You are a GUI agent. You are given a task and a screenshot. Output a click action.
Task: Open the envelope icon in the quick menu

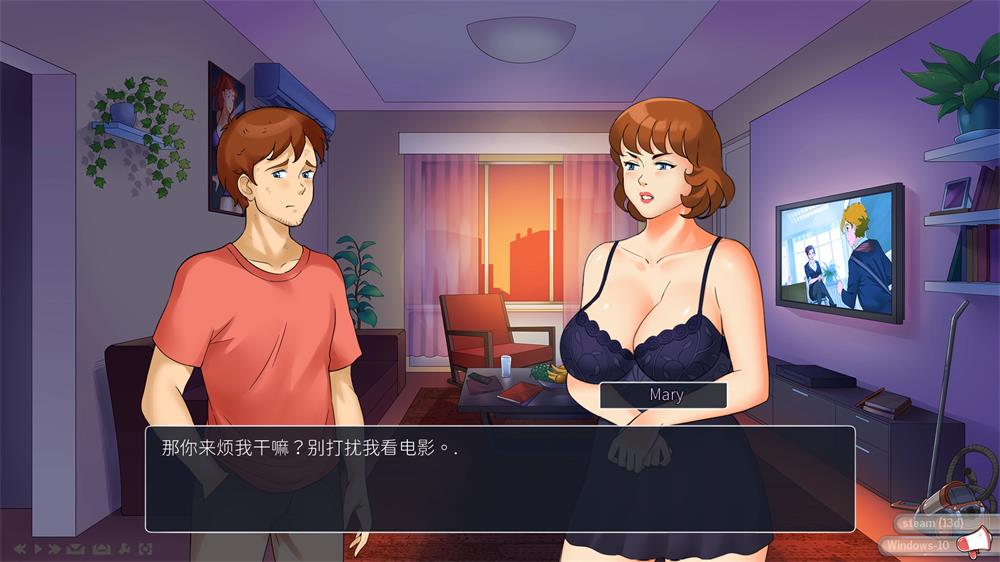click(x=76, y=549)
